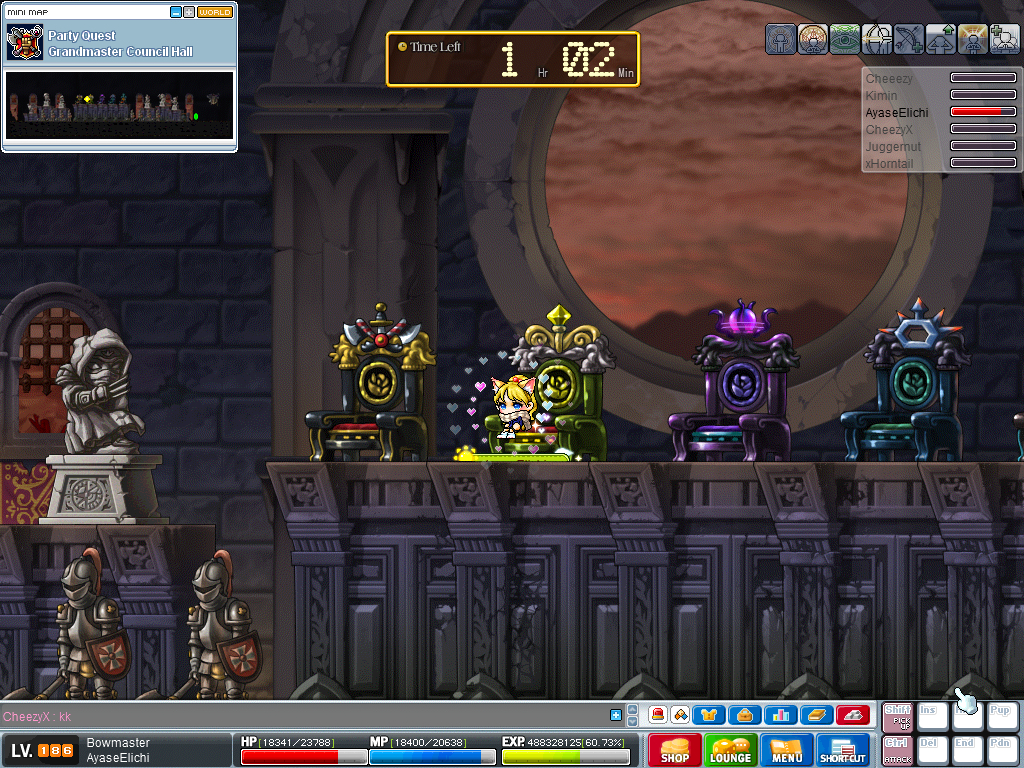1024x768 pixels.
Task: Open the Menu button
Action: click(x=787, y=750)
